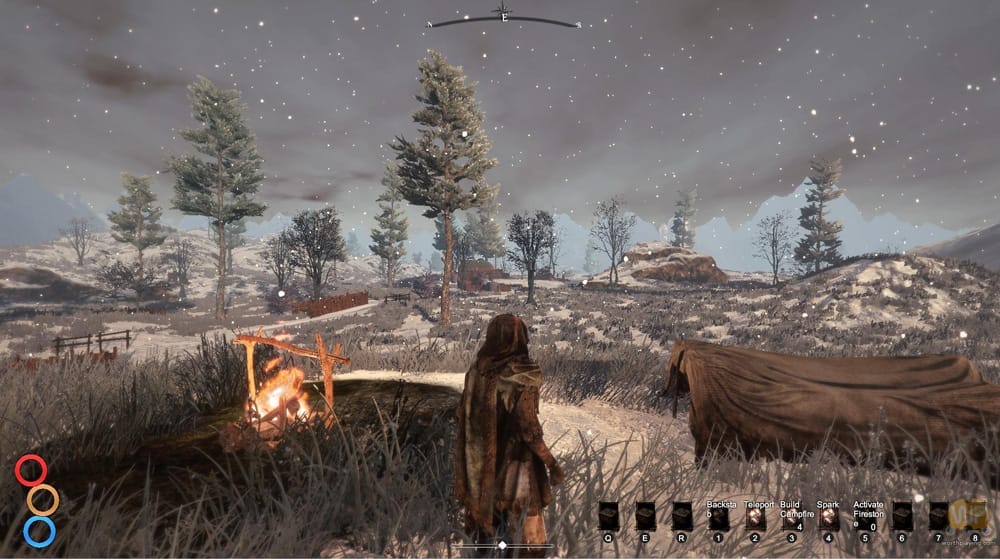Cast the Spark ability

tap(828, 517)
